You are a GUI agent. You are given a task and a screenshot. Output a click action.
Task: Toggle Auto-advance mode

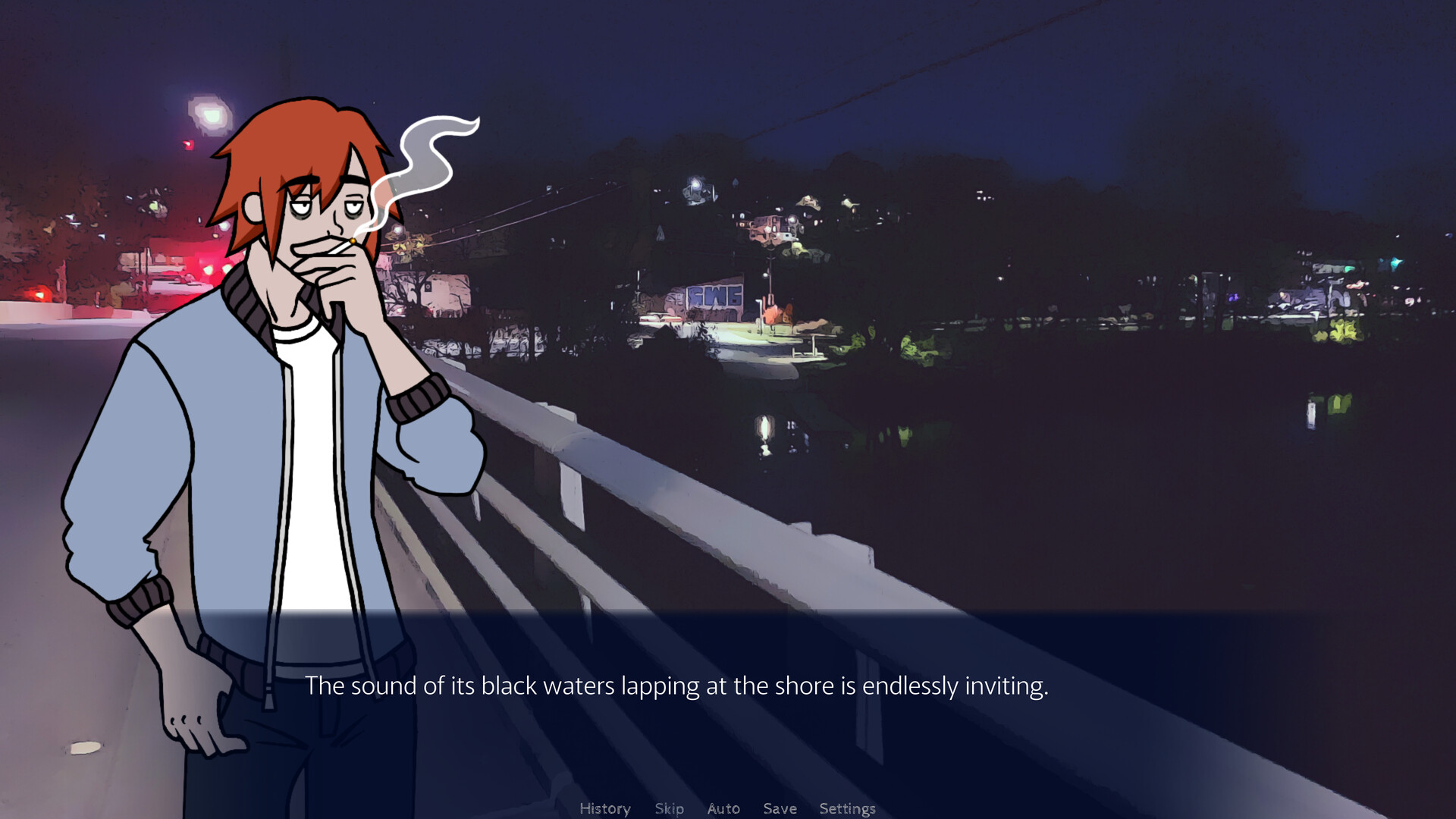point(723,808)
